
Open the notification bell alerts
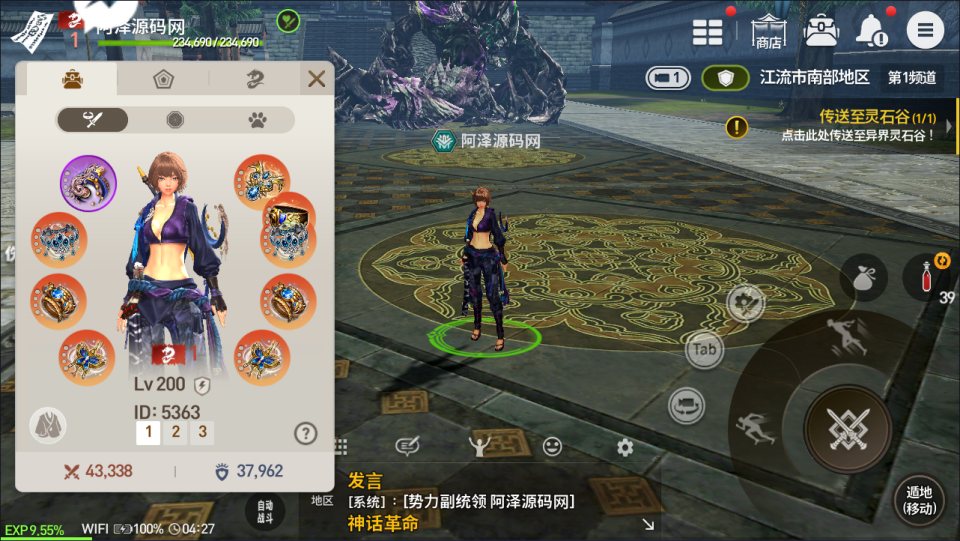(x=872, y=31)
